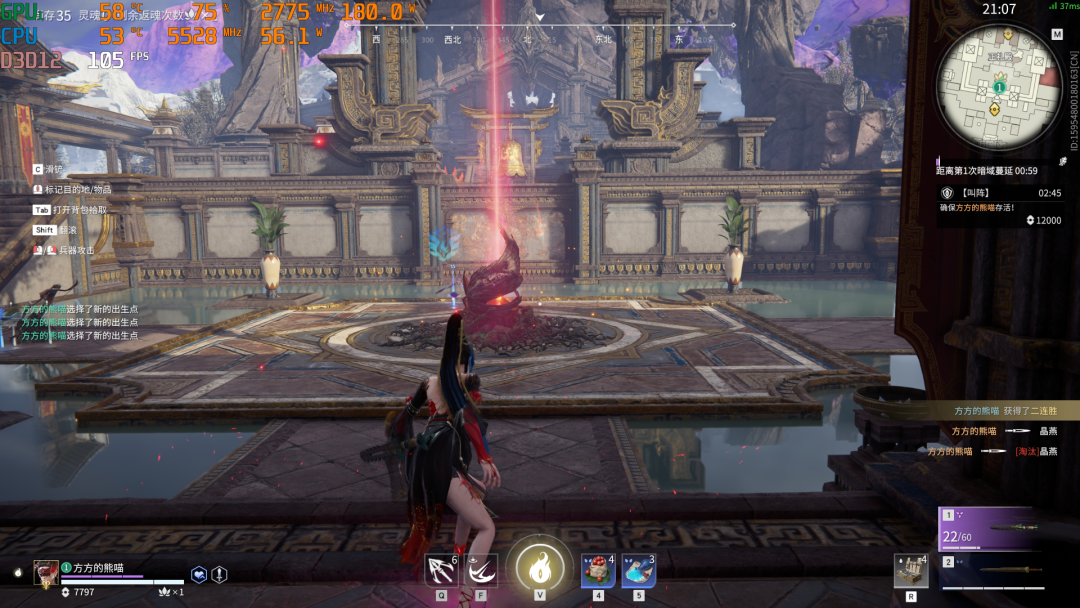The height and width of the screenshot is (608, 1080).
Task: Activate the grappling hook skill icon
Action: [x=441, y=570]
